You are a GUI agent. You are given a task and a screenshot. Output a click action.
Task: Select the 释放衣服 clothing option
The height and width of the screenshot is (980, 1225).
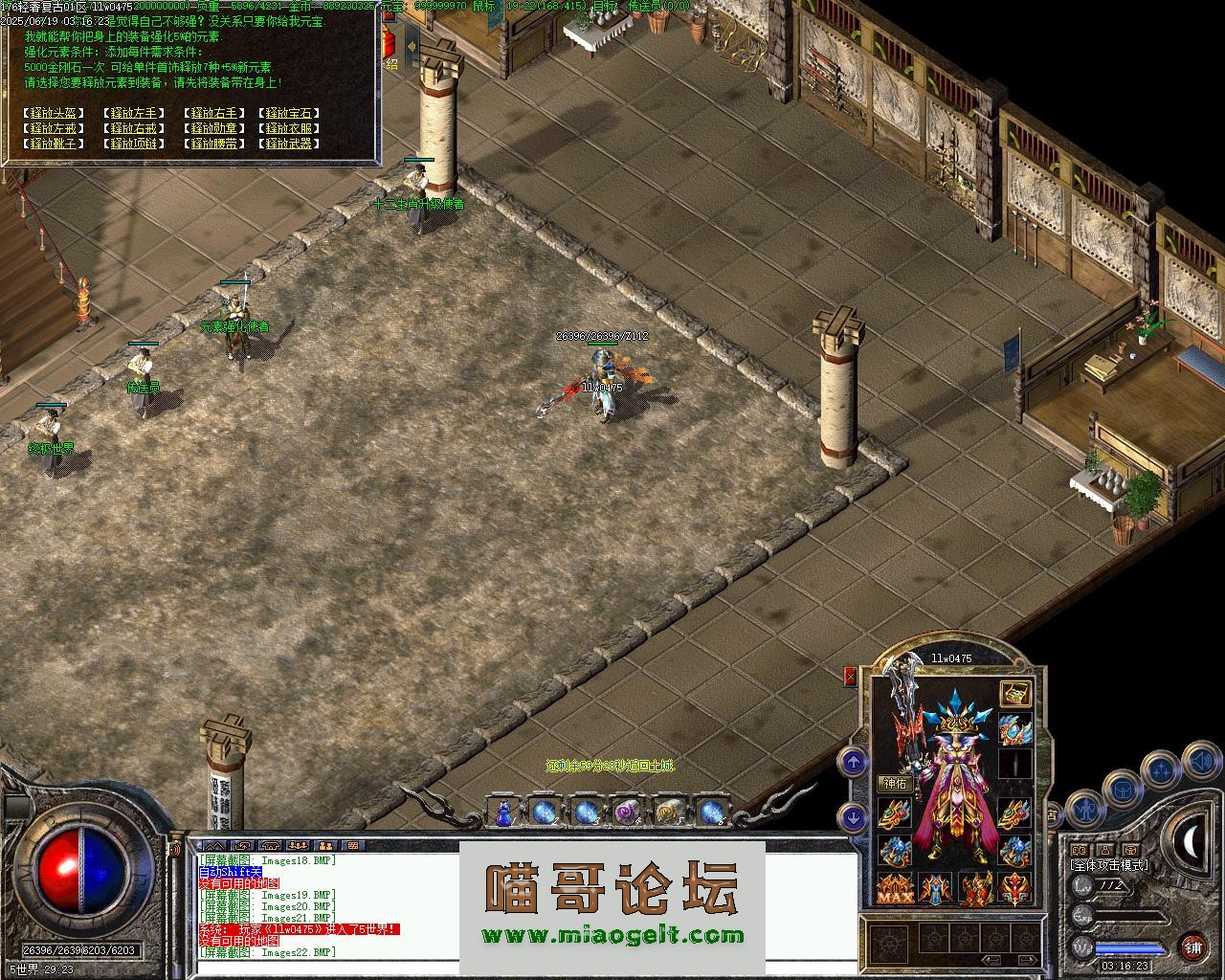click(x=289, y=128)
